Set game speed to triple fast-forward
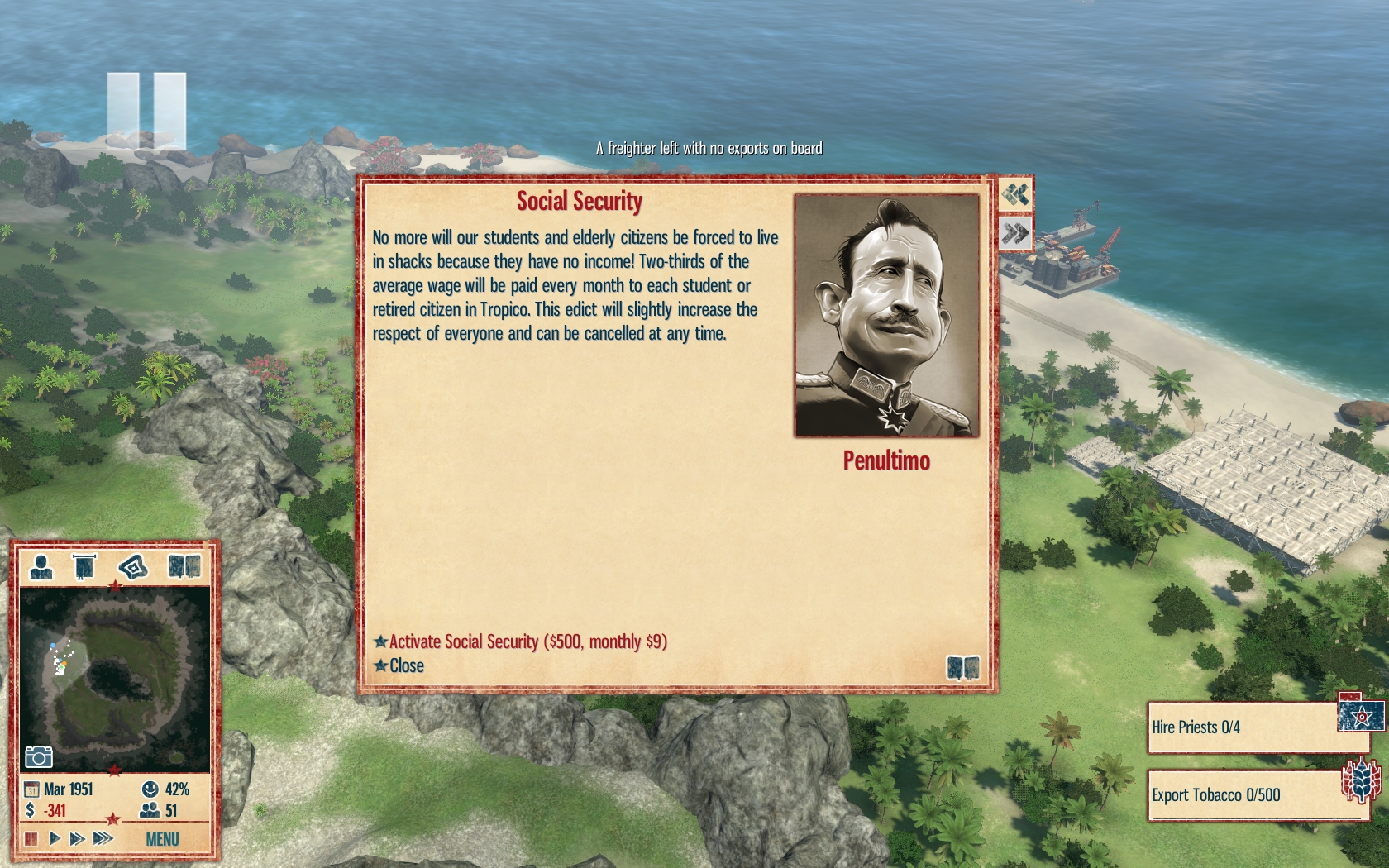 click(103, 838)
